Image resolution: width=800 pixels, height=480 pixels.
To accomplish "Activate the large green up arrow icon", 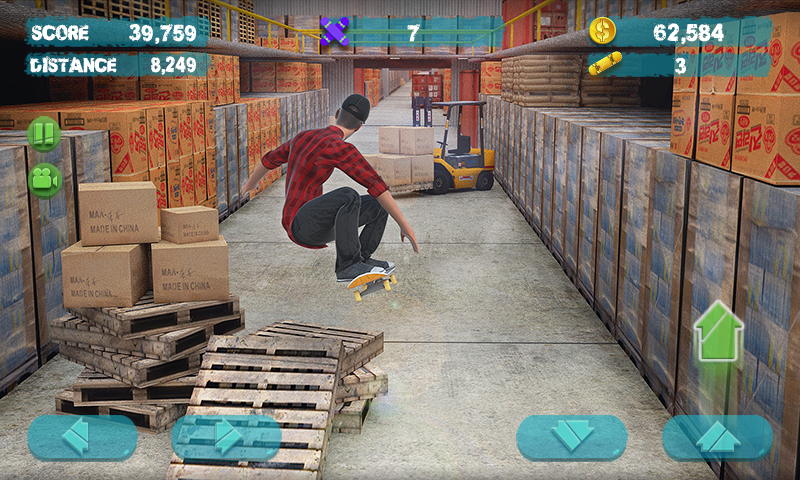I will 719,331.
